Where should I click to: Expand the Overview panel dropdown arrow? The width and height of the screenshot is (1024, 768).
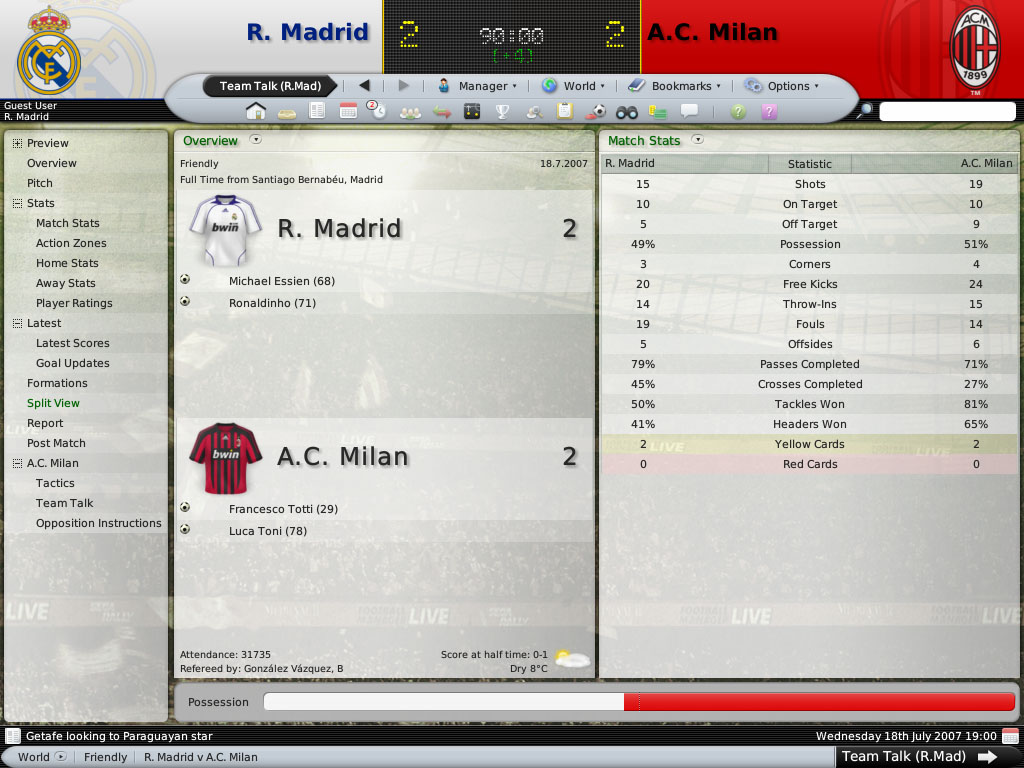pyautogui.click(x=256, y=140)
